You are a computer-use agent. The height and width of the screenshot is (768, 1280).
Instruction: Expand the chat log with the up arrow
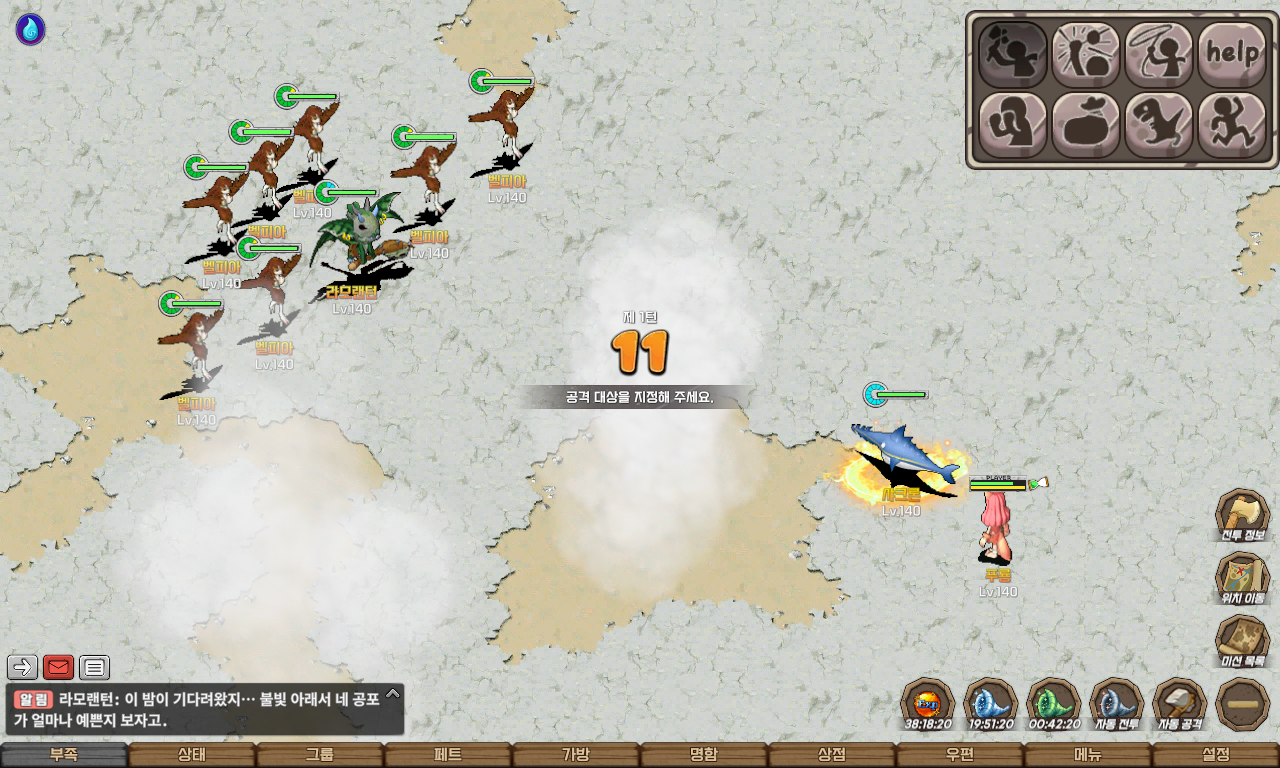tap(393, 693)
